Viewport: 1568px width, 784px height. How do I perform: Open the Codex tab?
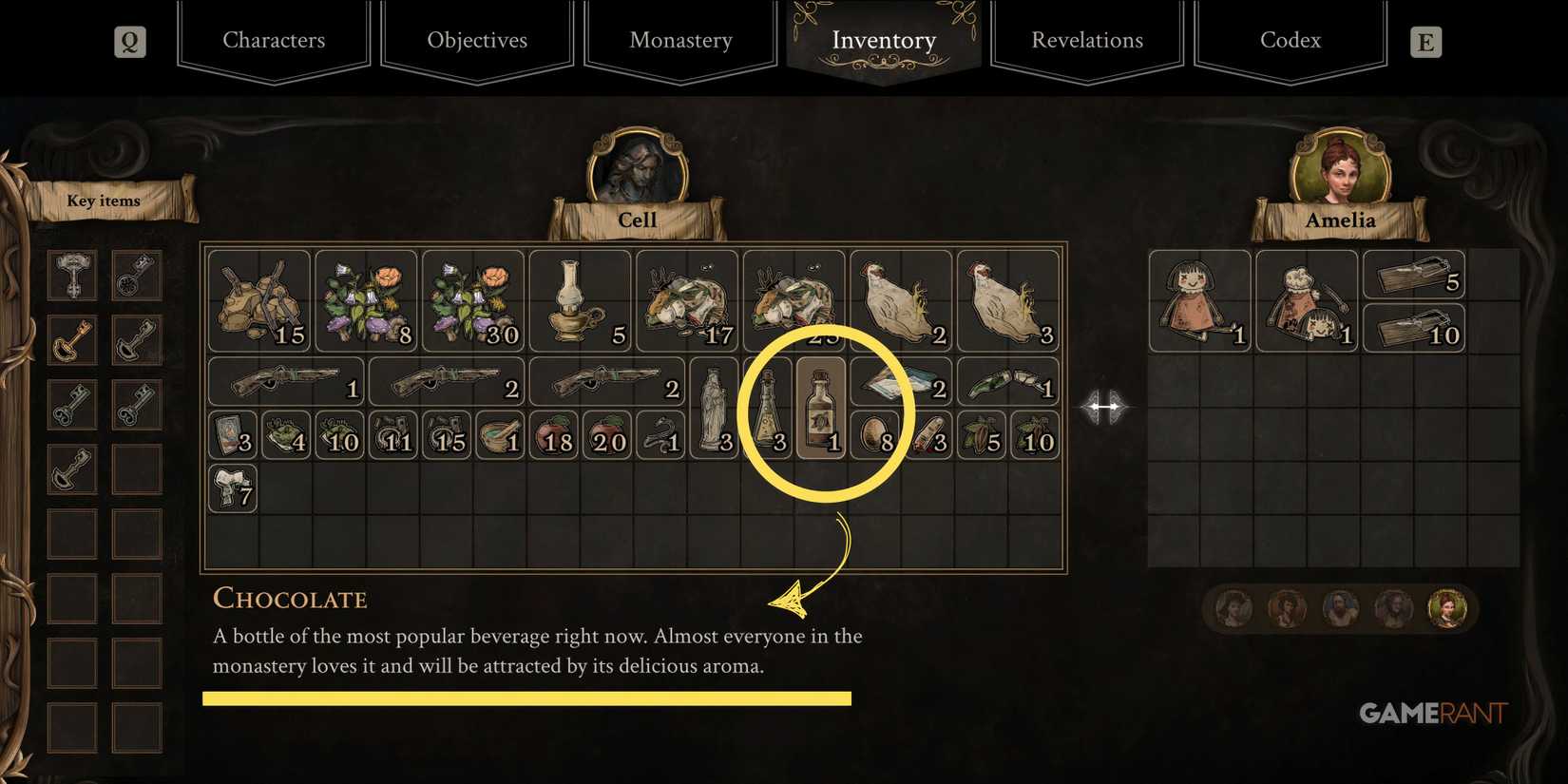tap(1290, 40)
